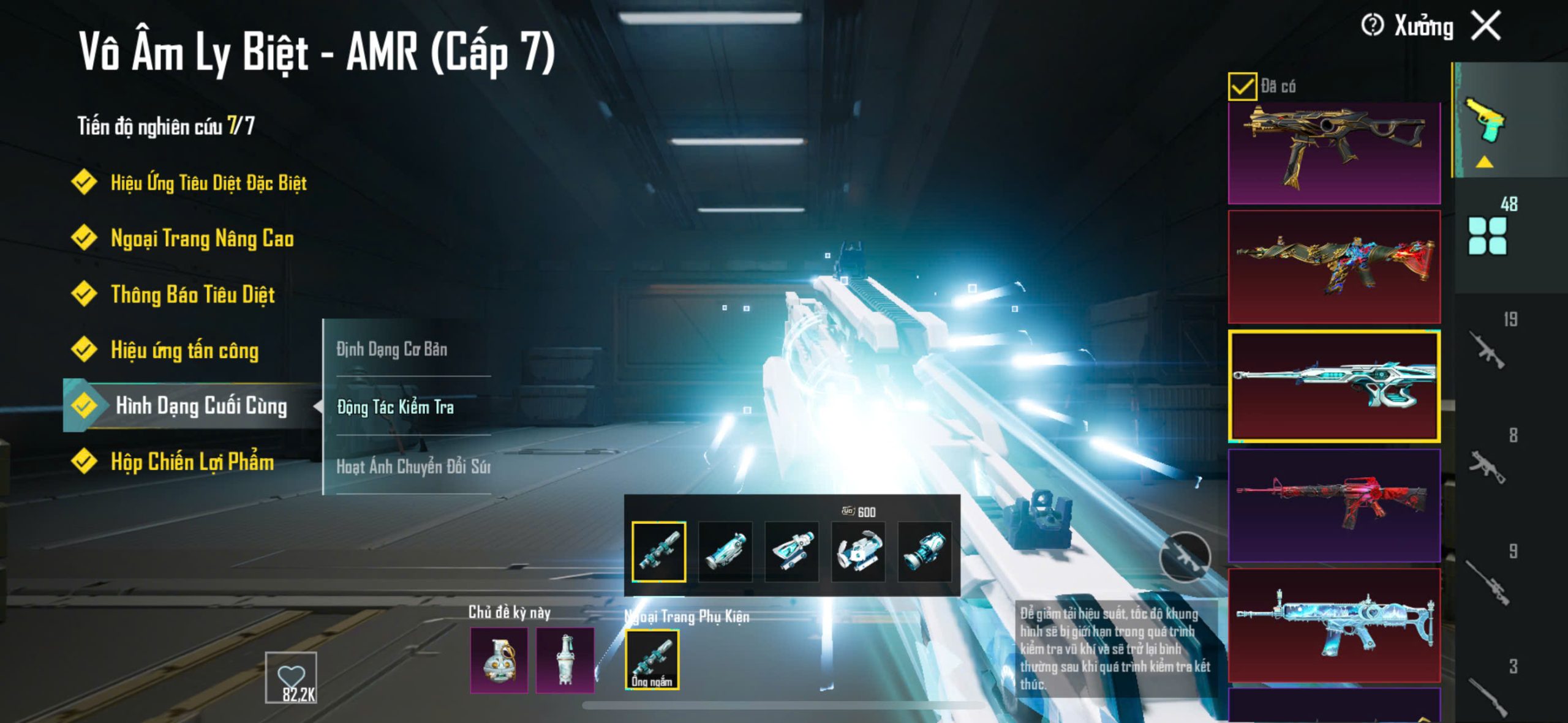Select the icy blue heart rifle skin thumbnail
1568x723 pixels.
pyautogui.click(x=1334, y=624)
